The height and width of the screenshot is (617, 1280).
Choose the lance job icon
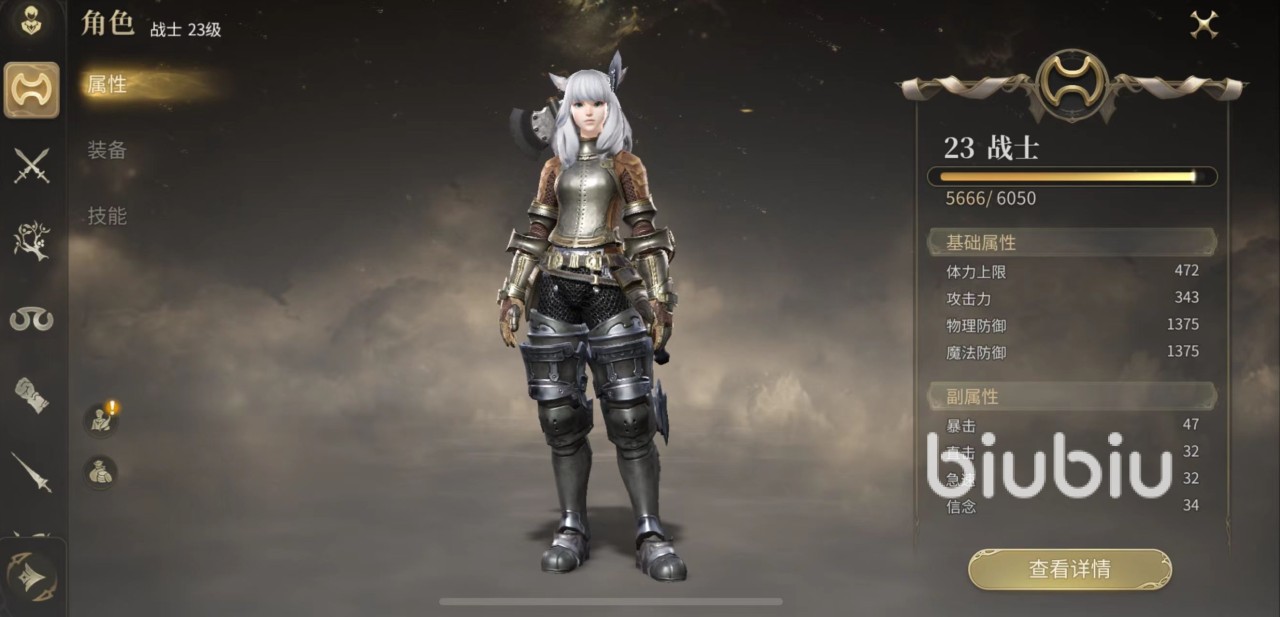[x=32, y=471]
